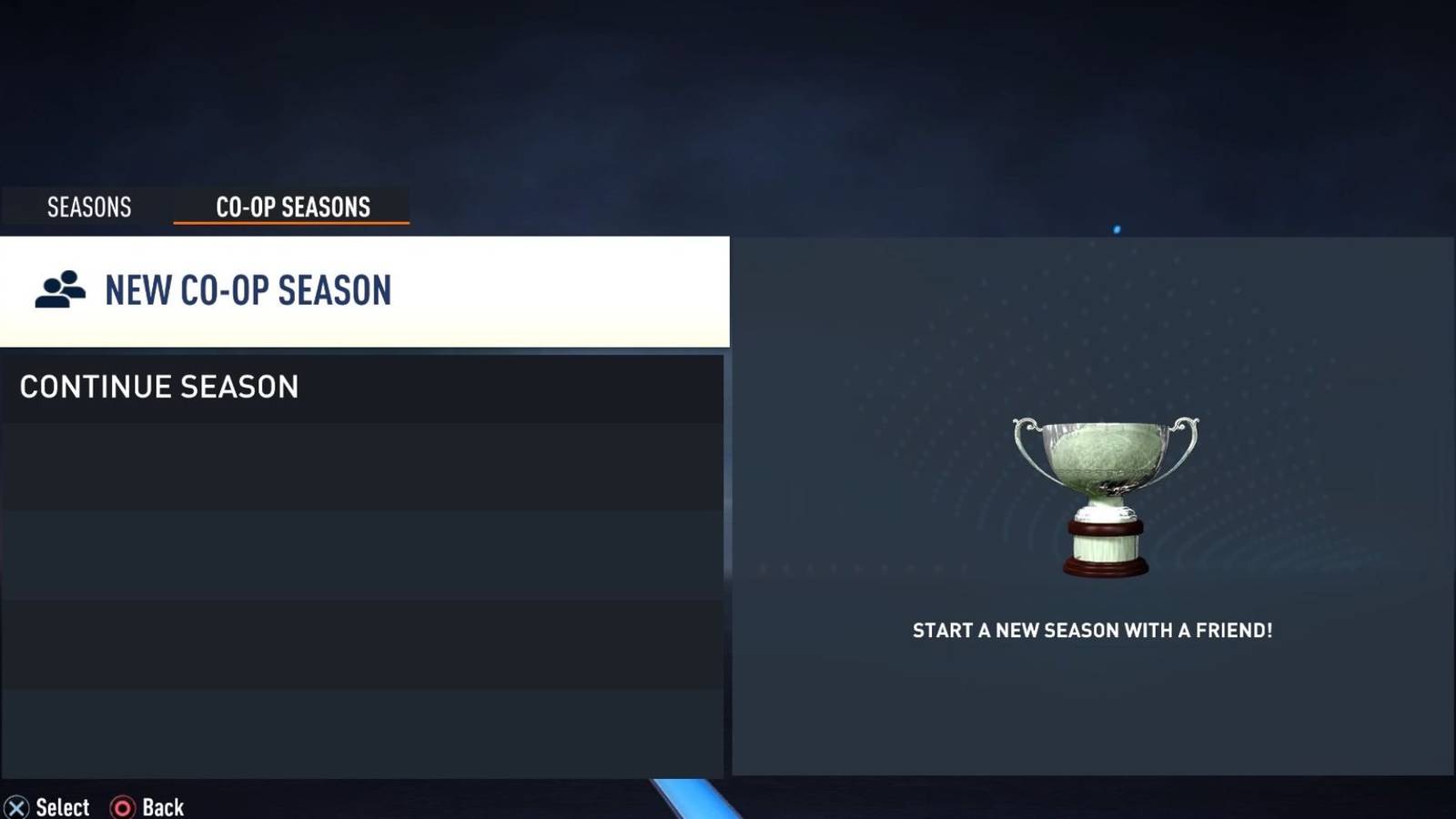Choose CONTINUE SEASON
The height and width of the screenshot is (819, 1456).
coord(158,387)
